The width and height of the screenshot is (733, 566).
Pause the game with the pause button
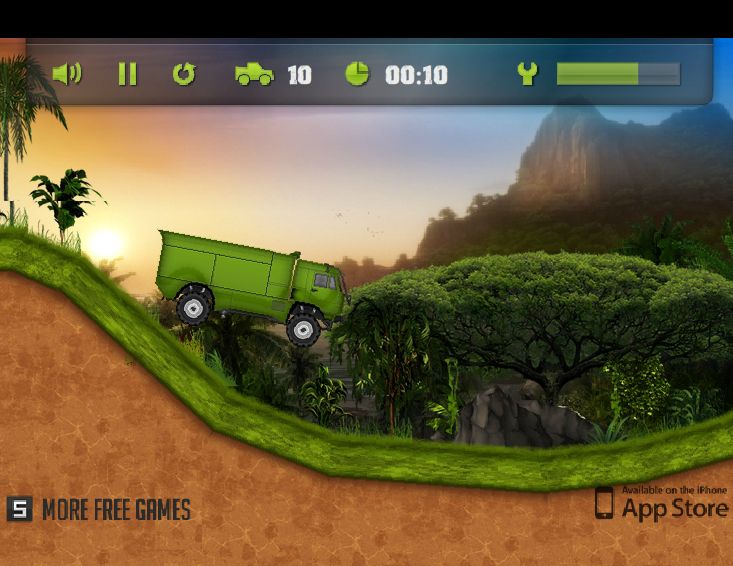[127, 74]
